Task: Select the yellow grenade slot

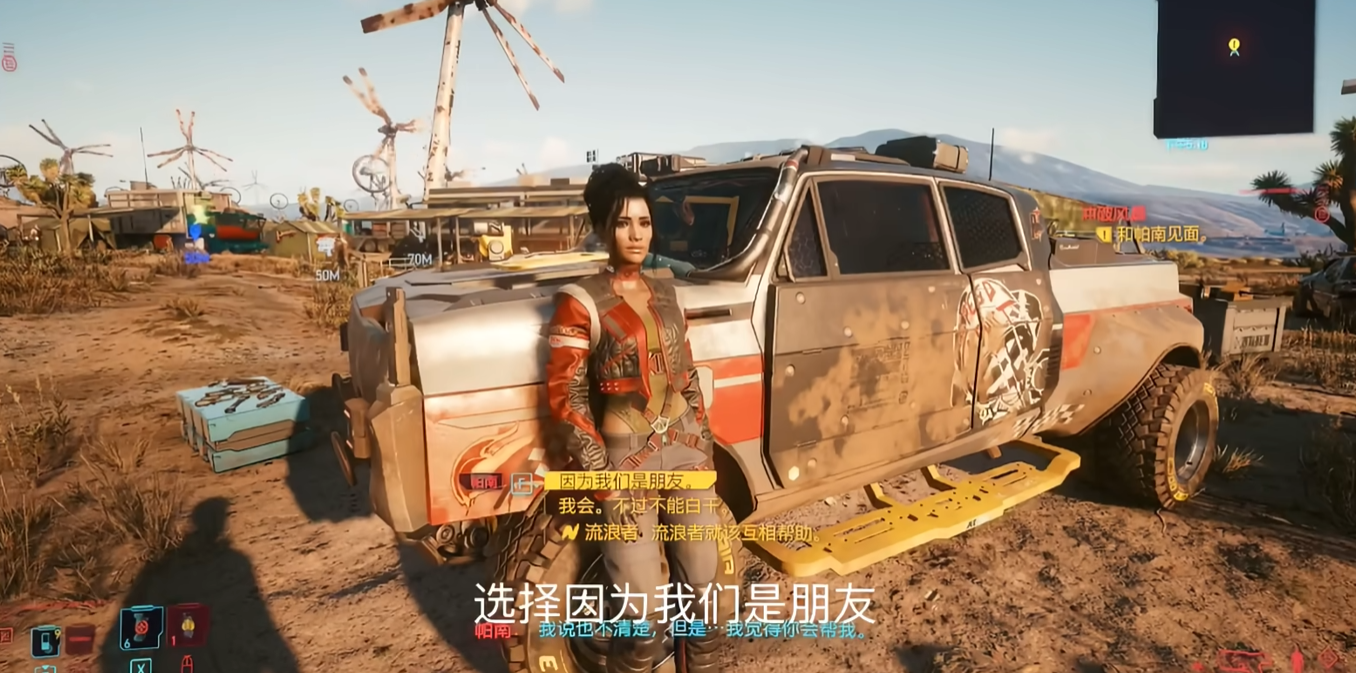Action: click(187, 626)
